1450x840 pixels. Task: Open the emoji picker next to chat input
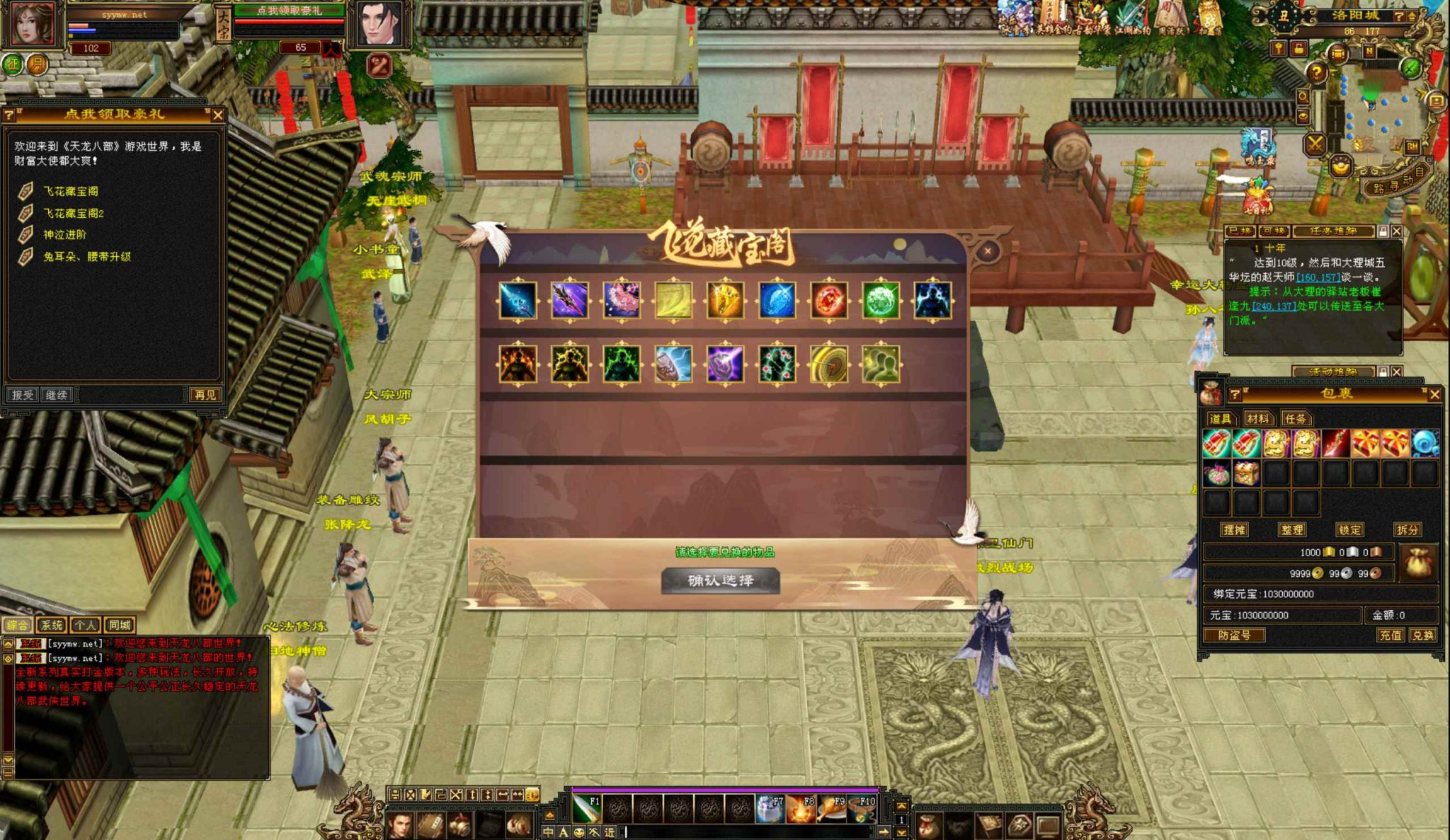point(578,833)
